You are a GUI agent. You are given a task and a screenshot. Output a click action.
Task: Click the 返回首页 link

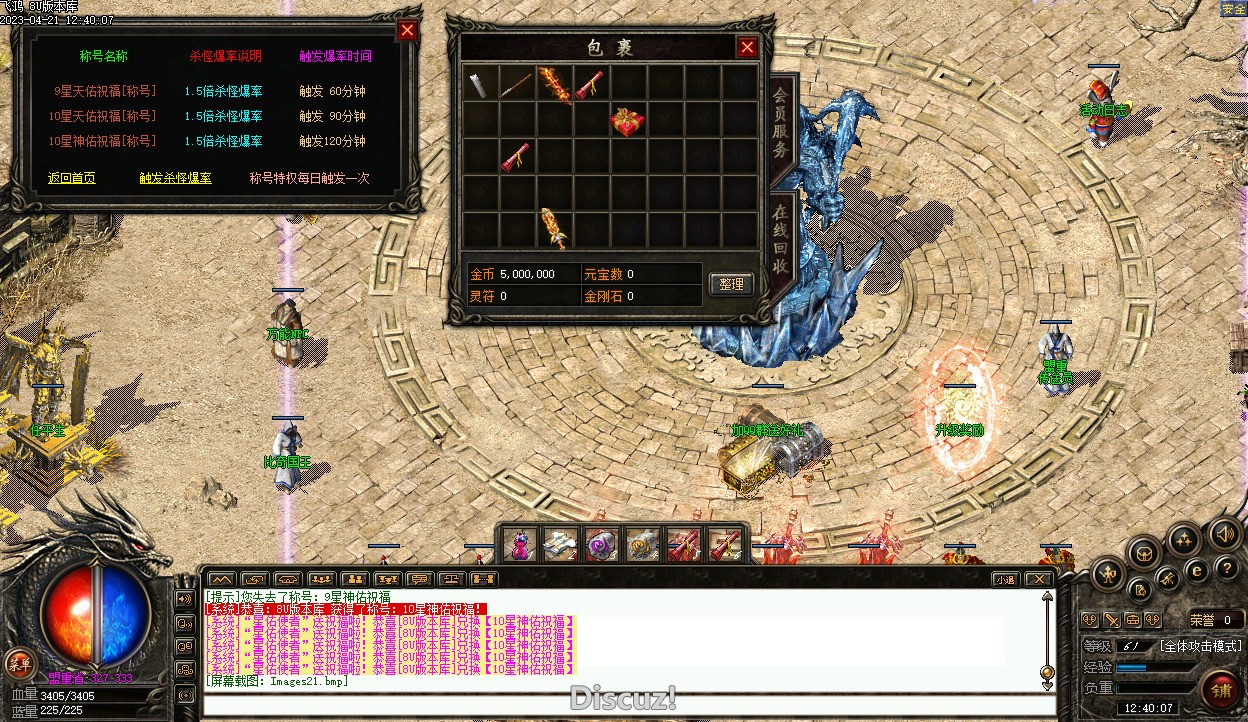coord(72,178)
